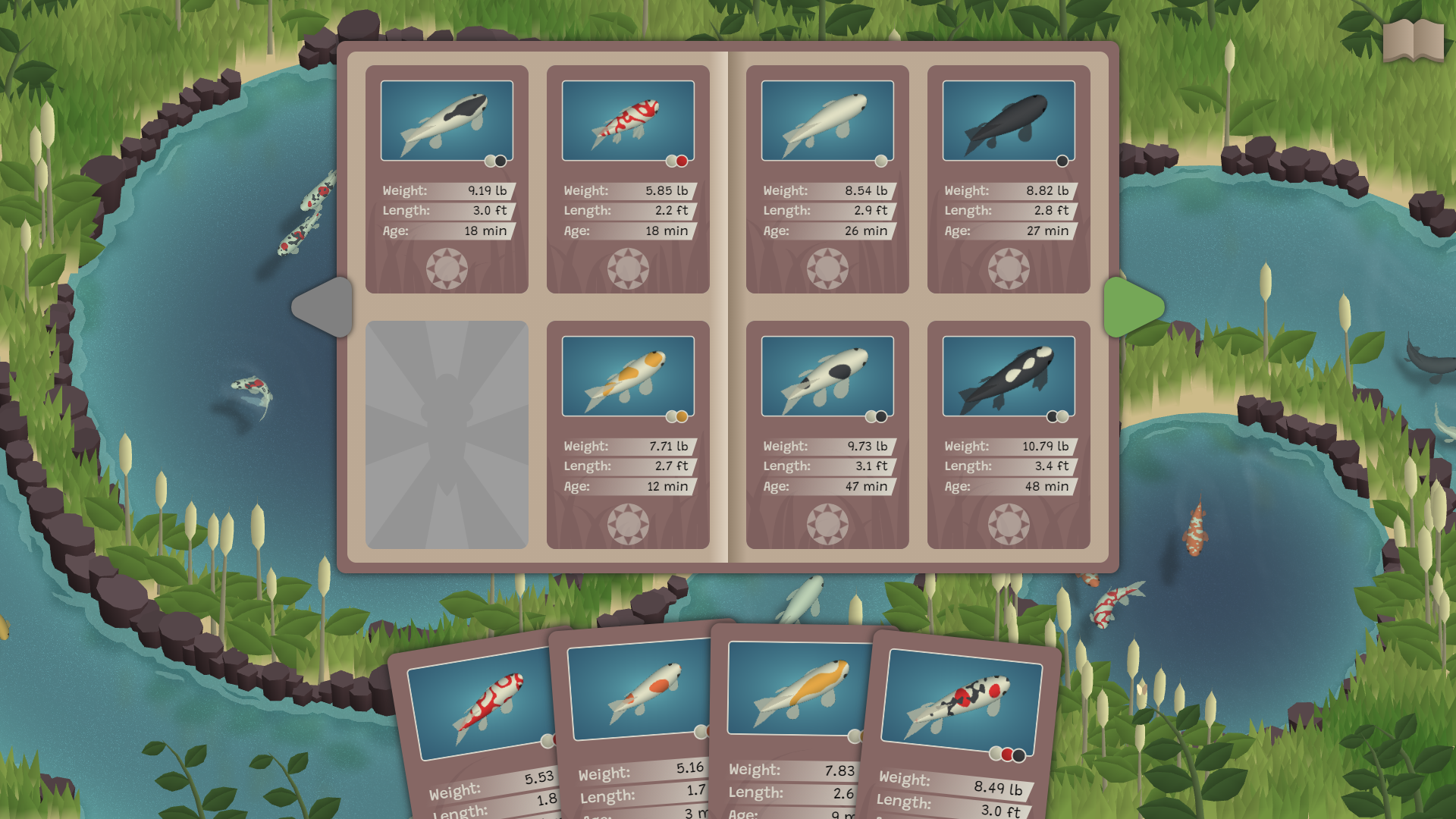Screen dimensions: 1456x819
Task: Click the star emblem on the 9.73 lb card
Action: (x=827, y=523)
